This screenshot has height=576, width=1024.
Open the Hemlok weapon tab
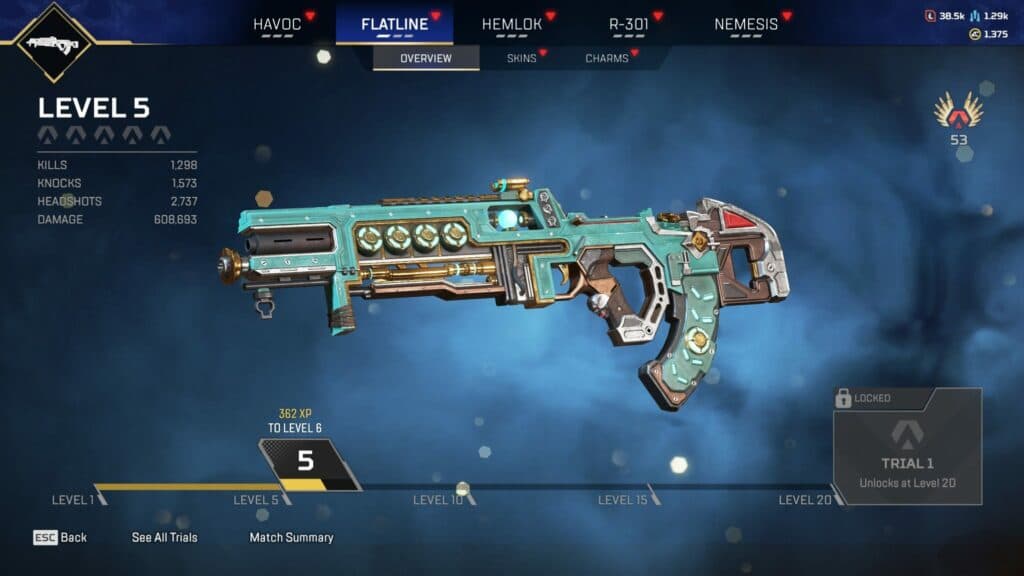514,24
